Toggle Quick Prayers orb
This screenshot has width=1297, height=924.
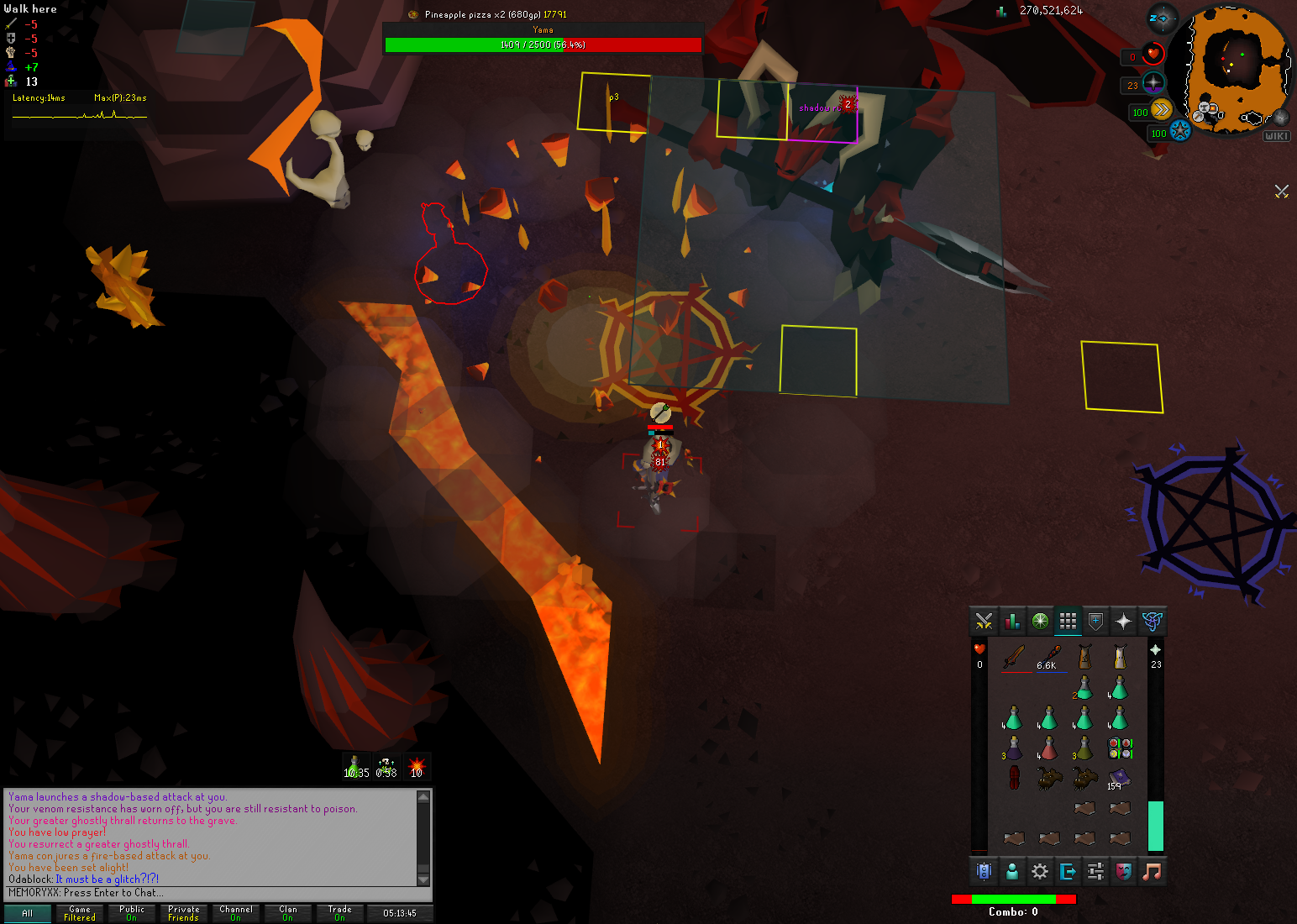[1153, 84]
